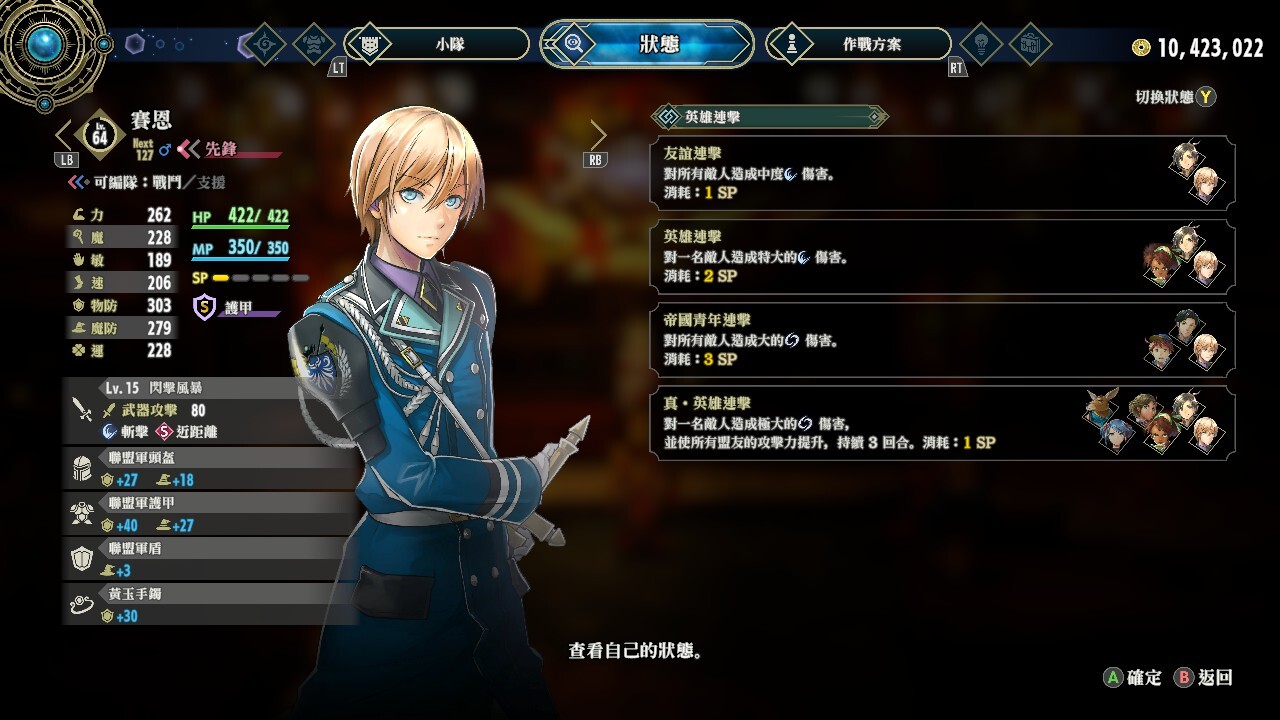Choose the 英雄連擊 2 SP combo row
The height and width of the screenshot is (720, 1280).
pyautogui.click(x=943, y=256)
